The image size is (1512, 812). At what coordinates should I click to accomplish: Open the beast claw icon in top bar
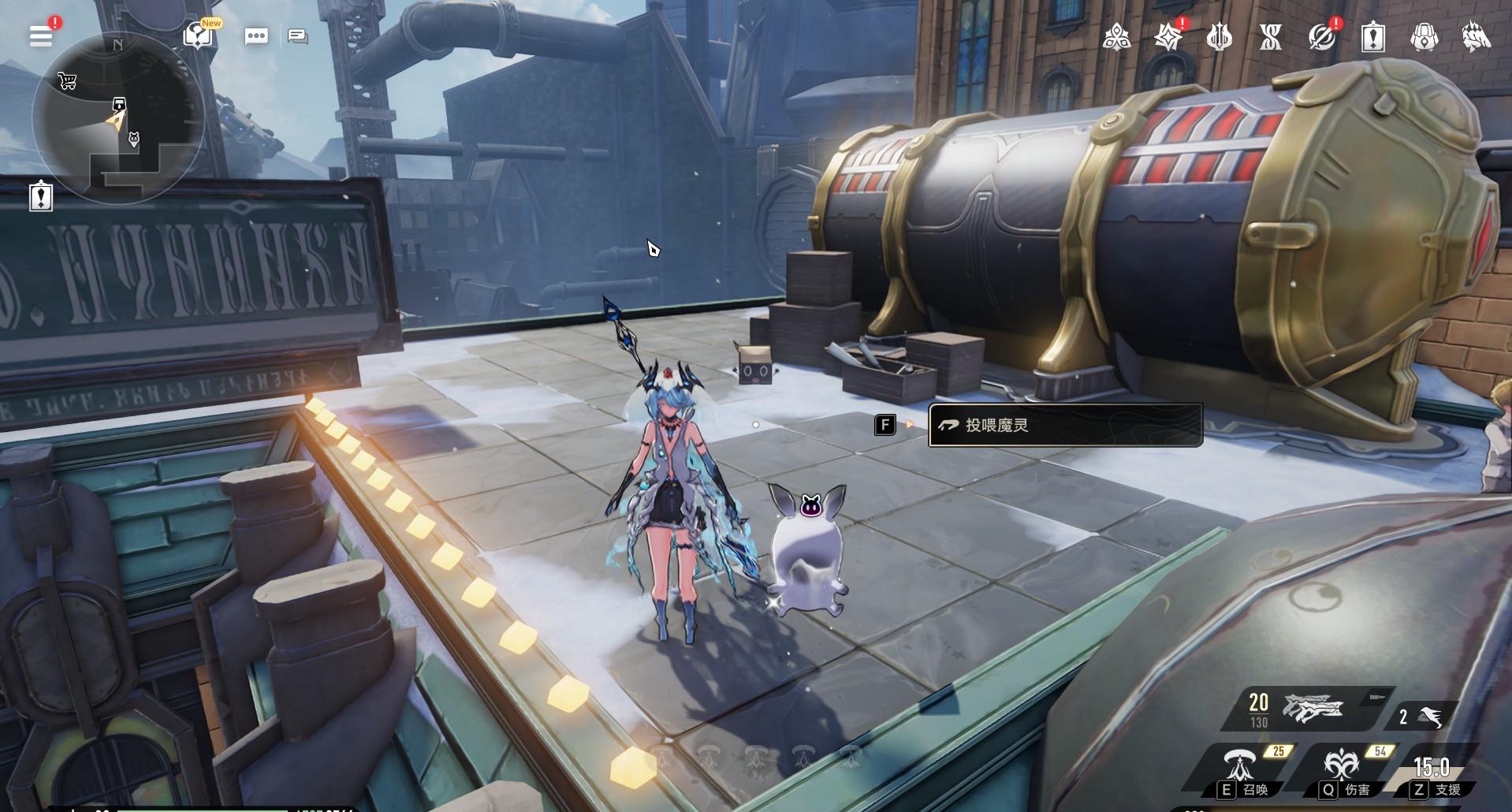pos(1475,36)
